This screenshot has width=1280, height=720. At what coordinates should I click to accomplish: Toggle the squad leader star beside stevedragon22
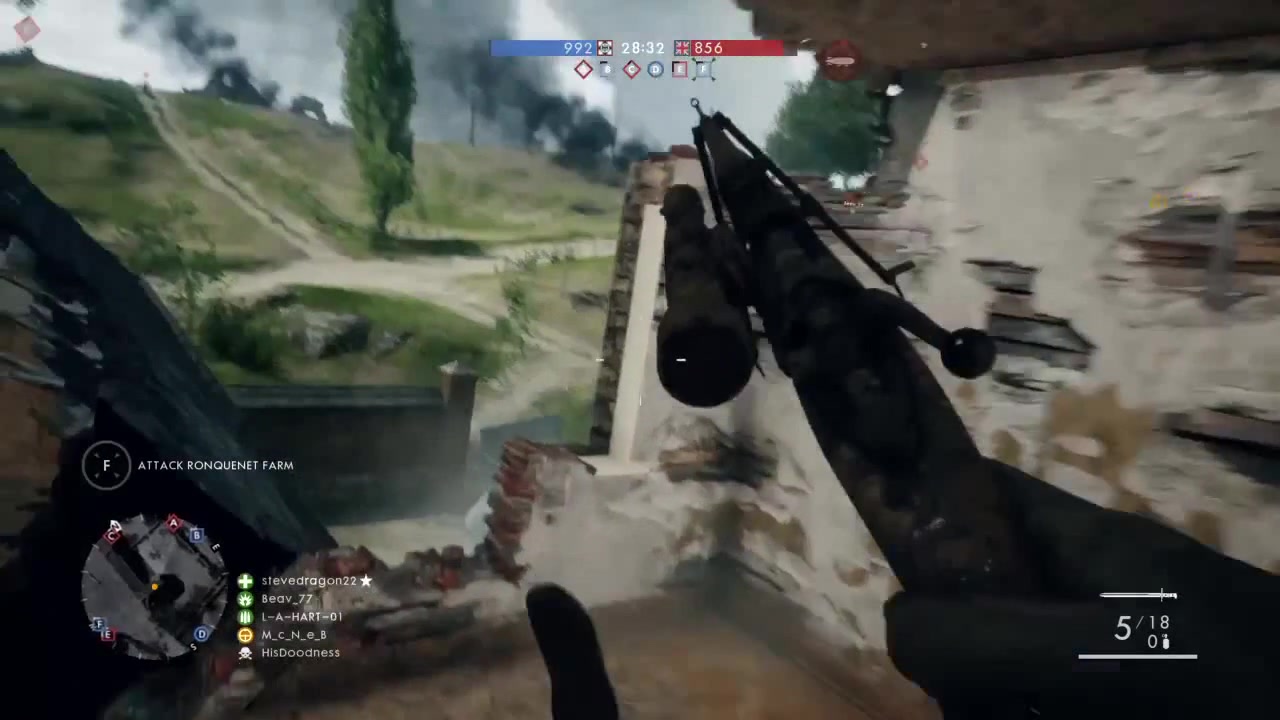(366, 580)
